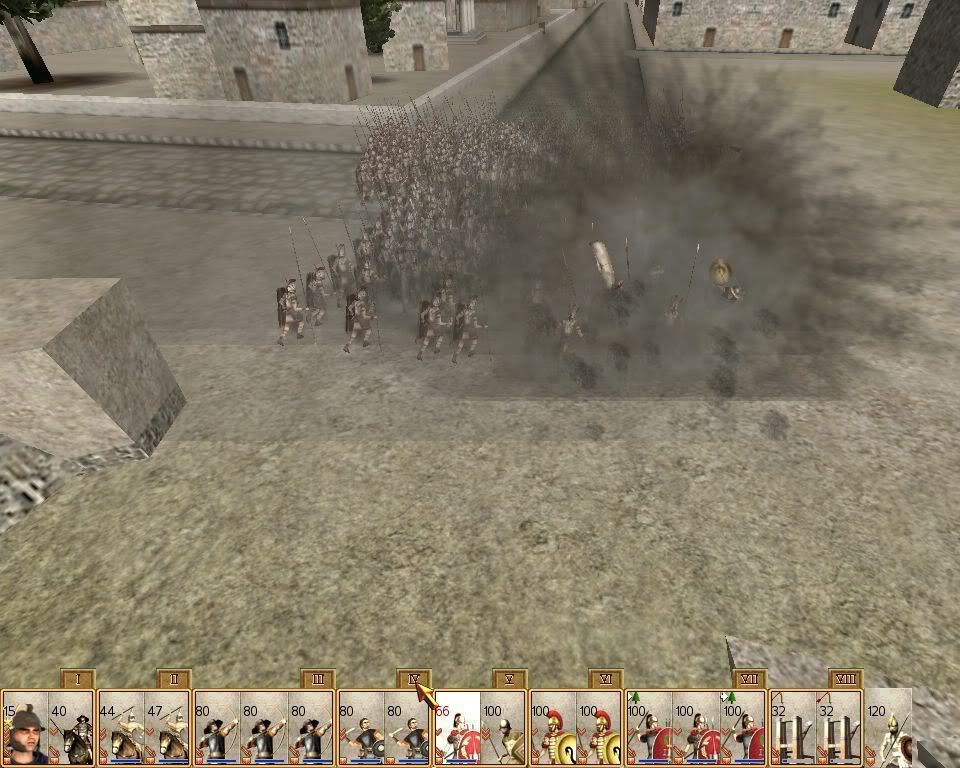
Task: Select the general's unit card with 15 men
Action: pyautogui.click(x=24, y=728)
